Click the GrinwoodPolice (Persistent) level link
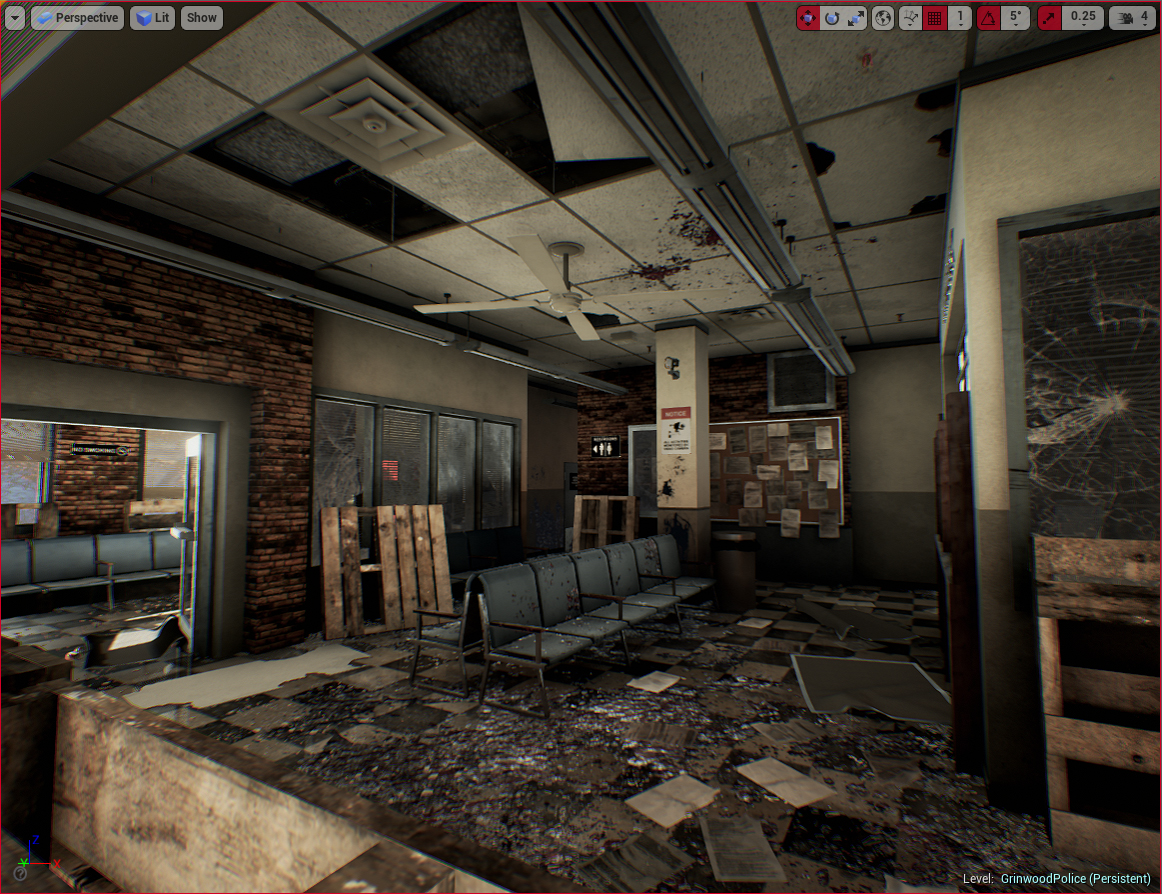 (1075, 878)
